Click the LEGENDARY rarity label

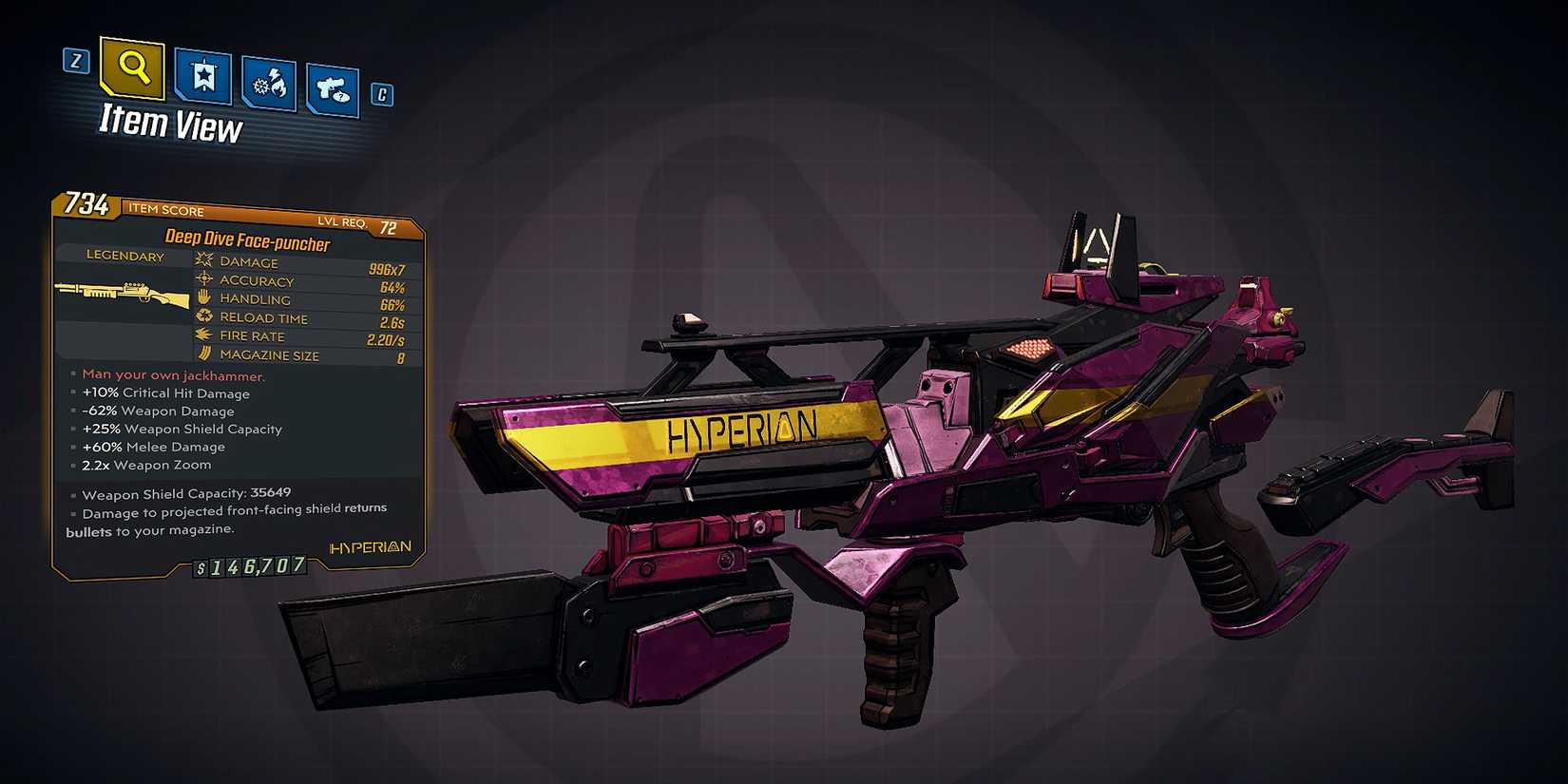[x=124, y=256]
